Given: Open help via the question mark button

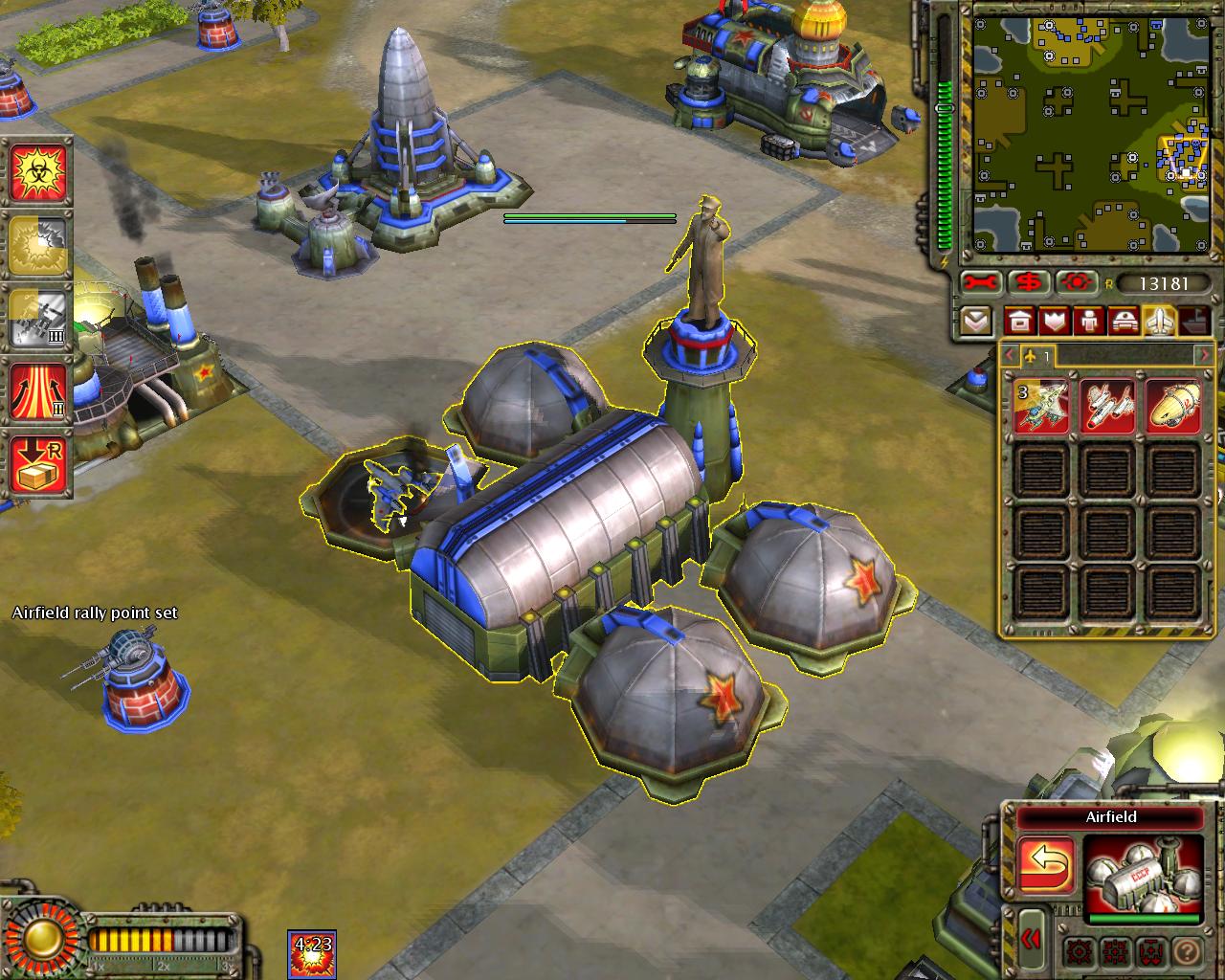Looking at the screenshot, I should (1188, 953).
